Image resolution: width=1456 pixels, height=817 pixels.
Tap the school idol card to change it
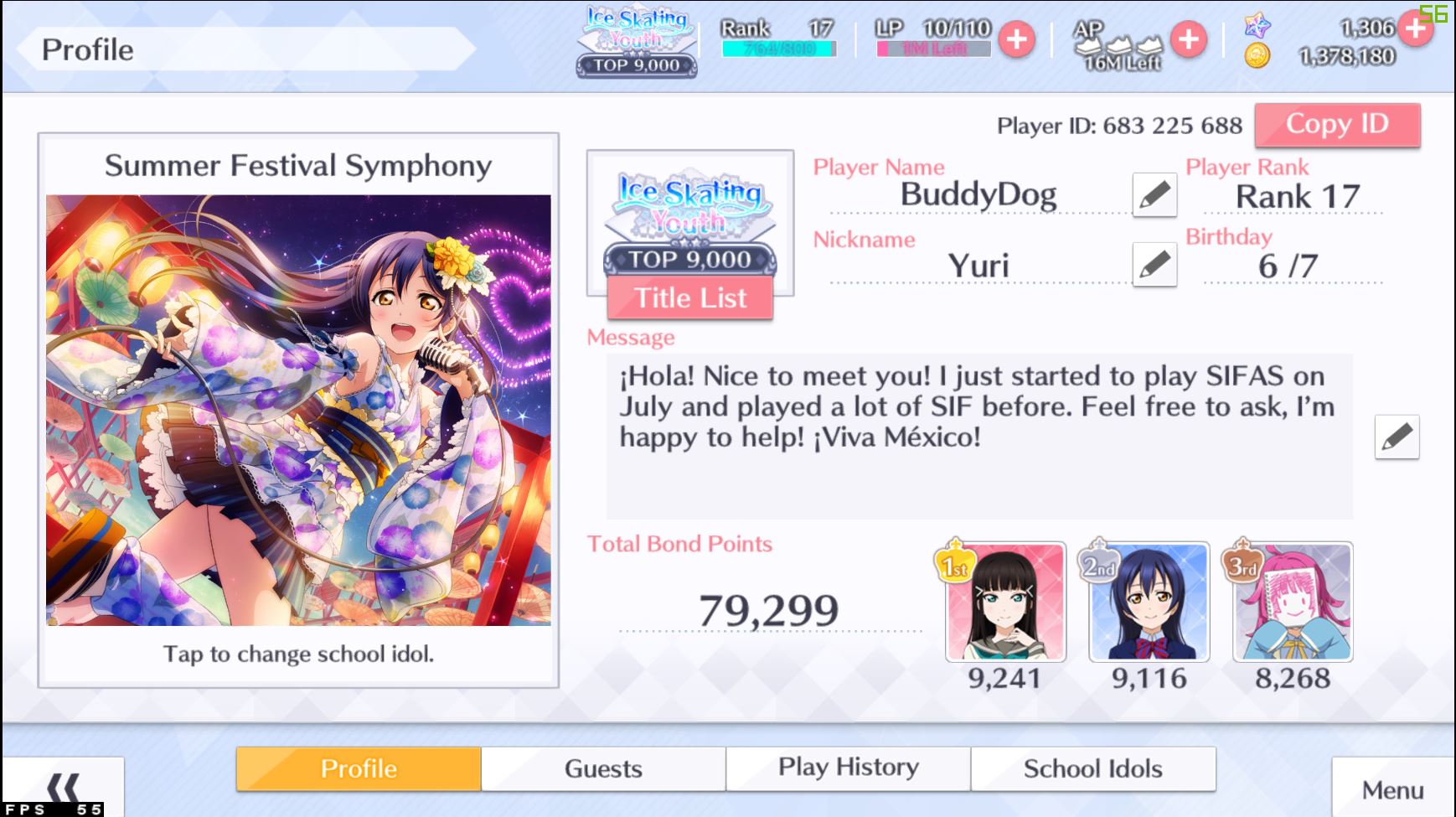(x=298, y=410)
